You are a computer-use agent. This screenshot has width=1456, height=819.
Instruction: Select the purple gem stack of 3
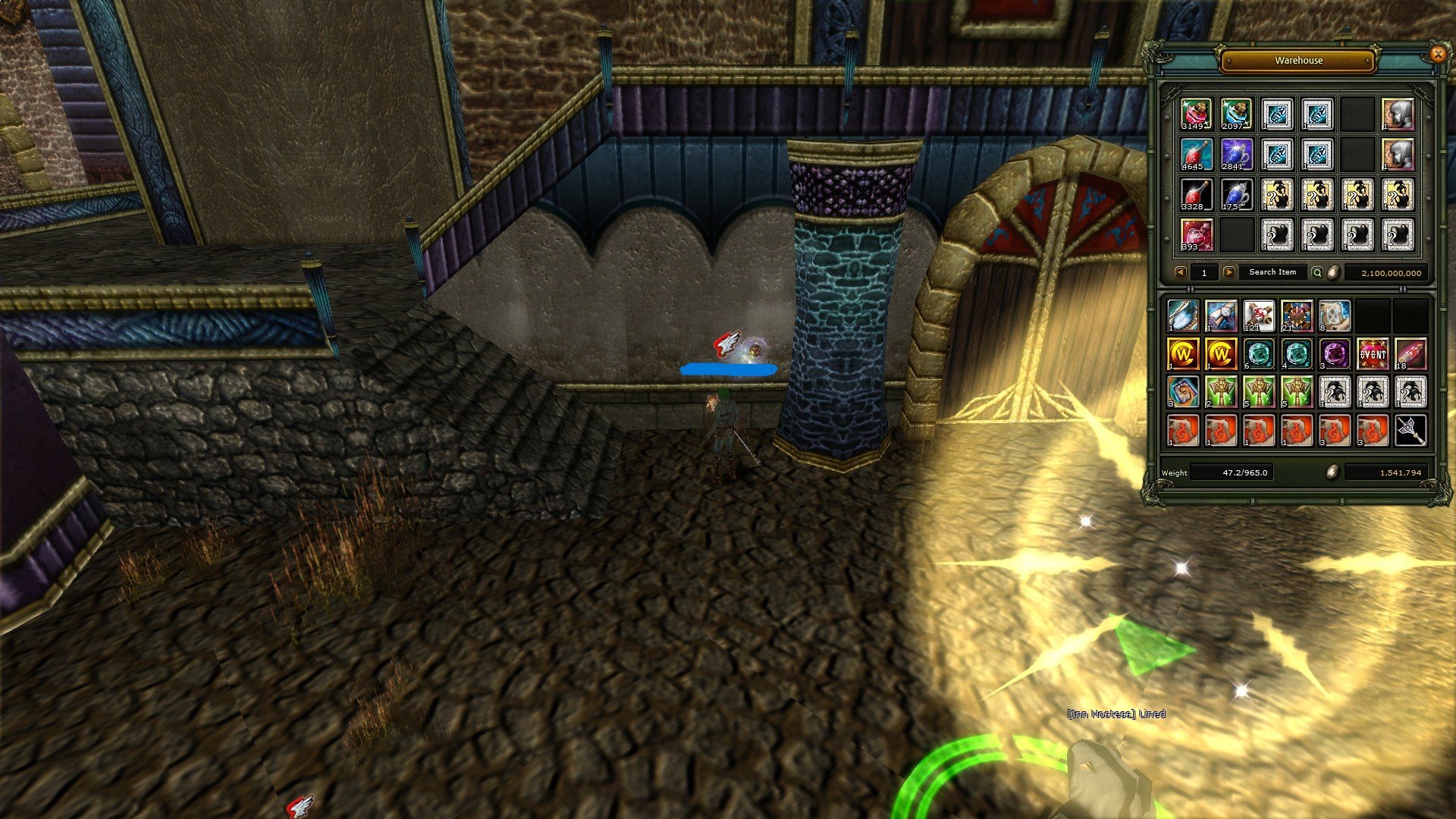[x=1335, y=353]
